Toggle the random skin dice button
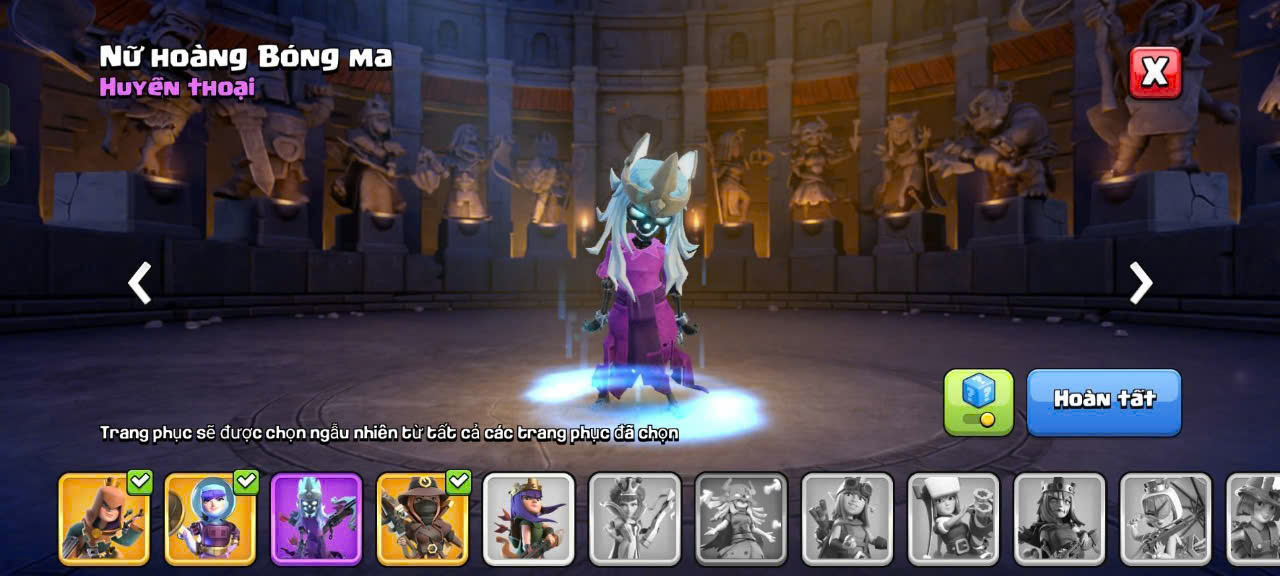 click(978, 402)
